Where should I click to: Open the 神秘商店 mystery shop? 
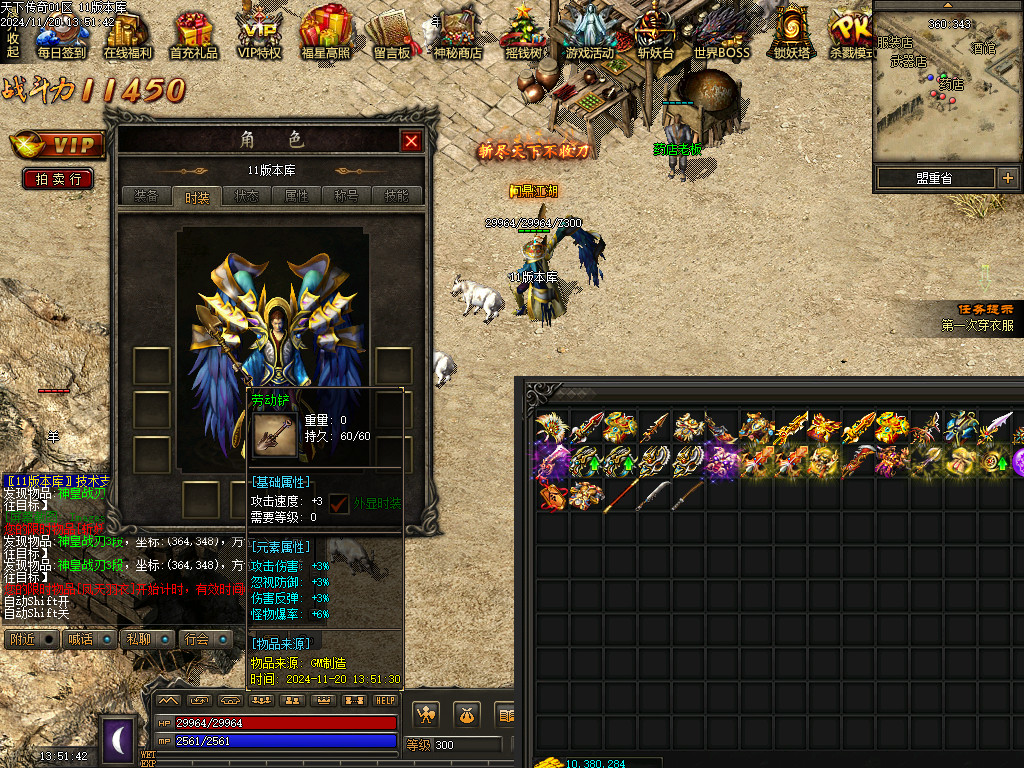click(457, 36)
